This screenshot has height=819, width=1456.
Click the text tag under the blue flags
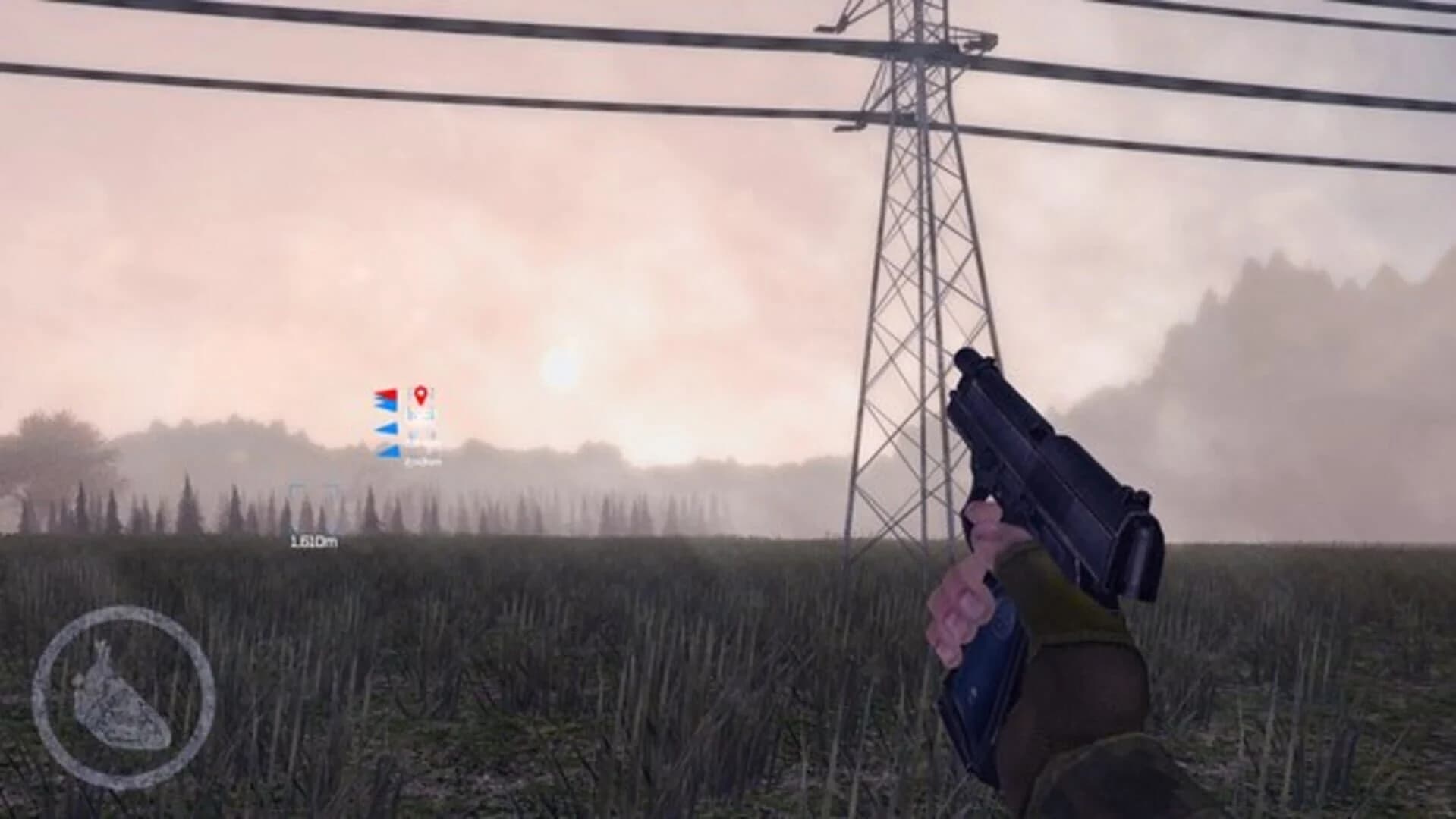pyautogui.click(x=423, y=461)
